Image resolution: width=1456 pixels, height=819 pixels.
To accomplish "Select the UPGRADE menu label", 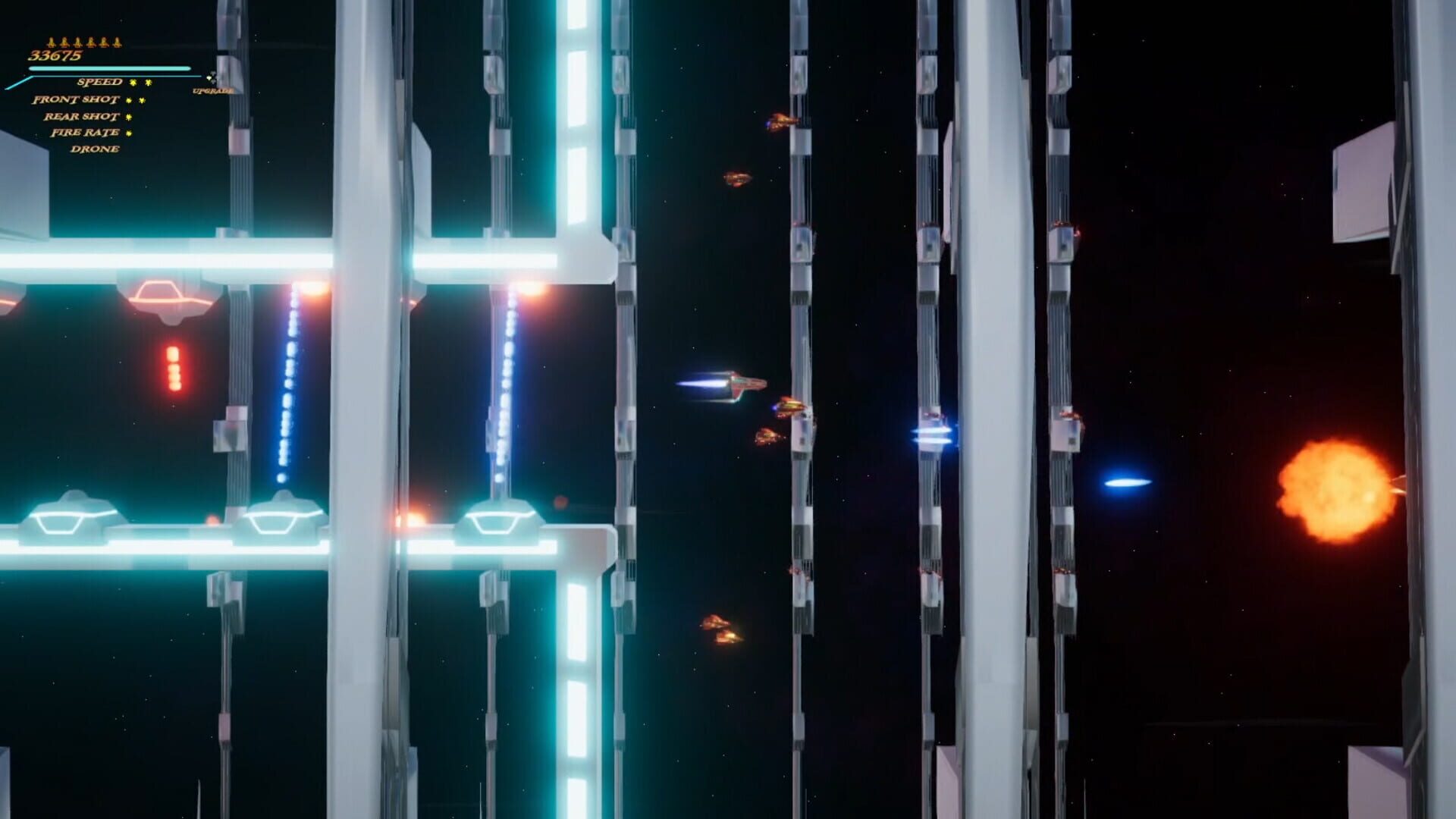I will tap(212, 91).
